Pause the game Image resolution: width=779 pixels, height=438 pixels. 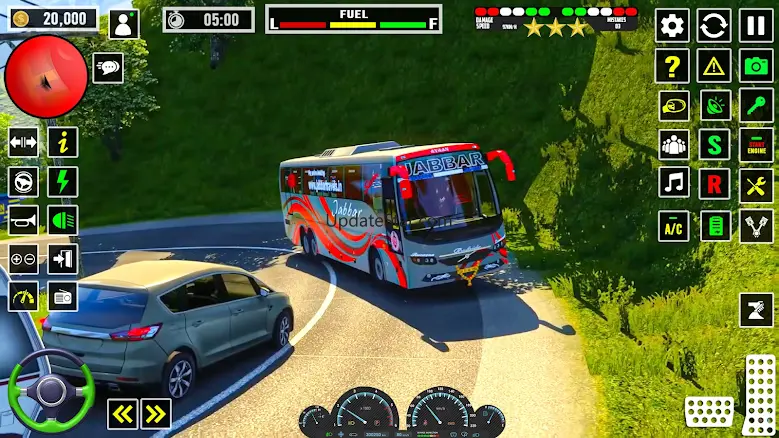[x=757, y=26]
